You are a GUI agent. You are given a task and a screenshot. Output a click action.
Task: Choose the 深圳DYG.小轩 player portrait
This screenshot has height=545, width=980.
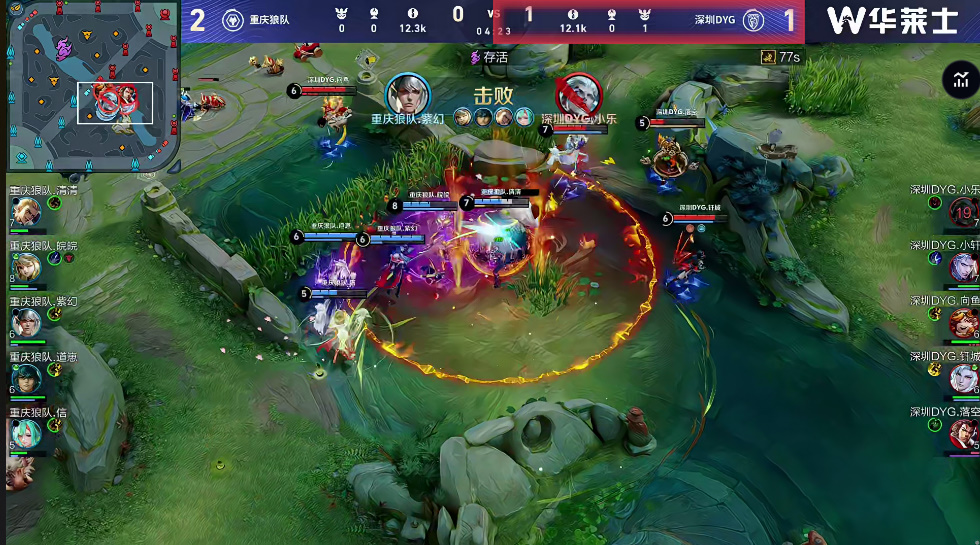[x=963, y=267]
